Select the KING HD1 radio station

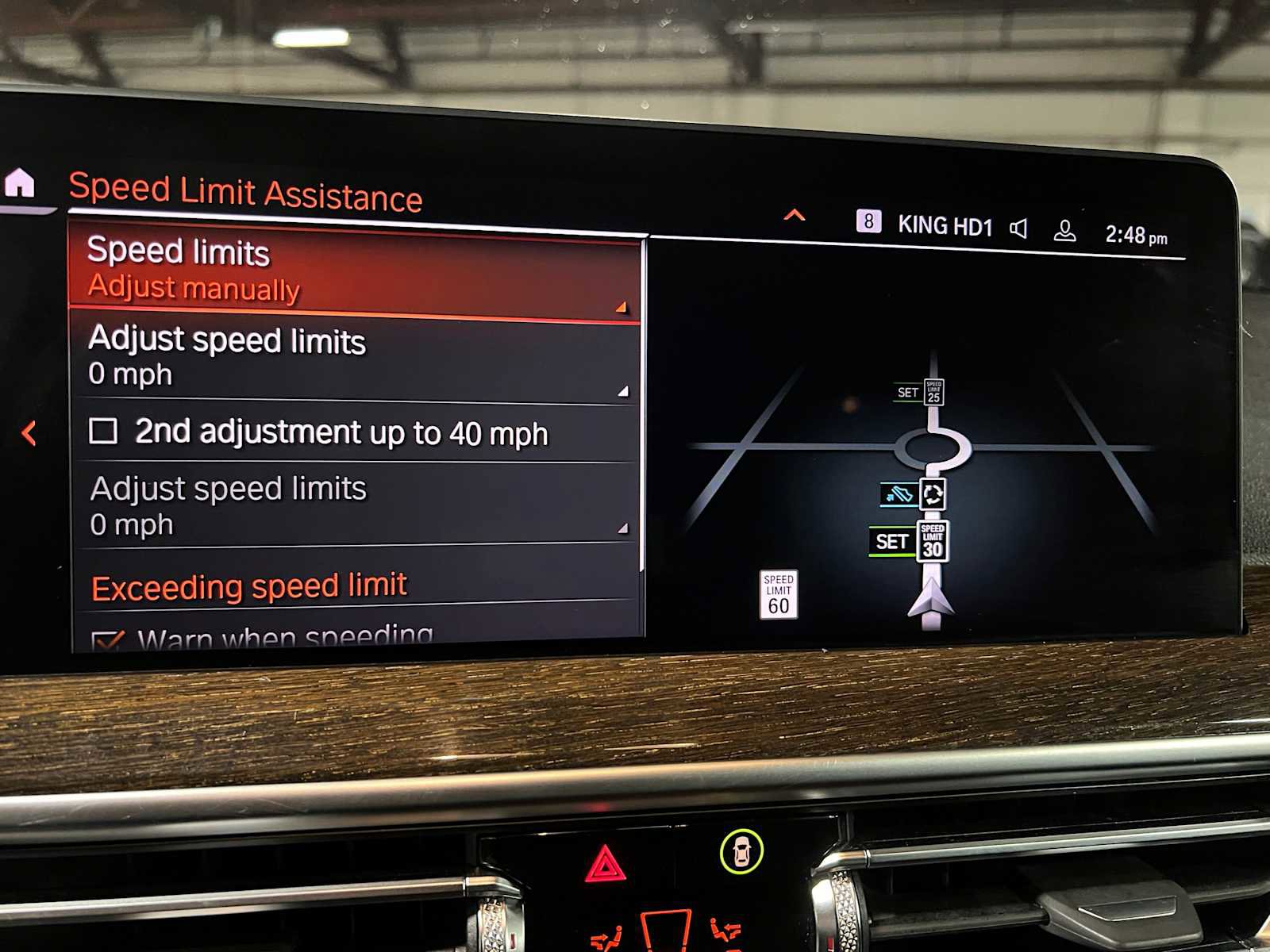click(945, 226)
